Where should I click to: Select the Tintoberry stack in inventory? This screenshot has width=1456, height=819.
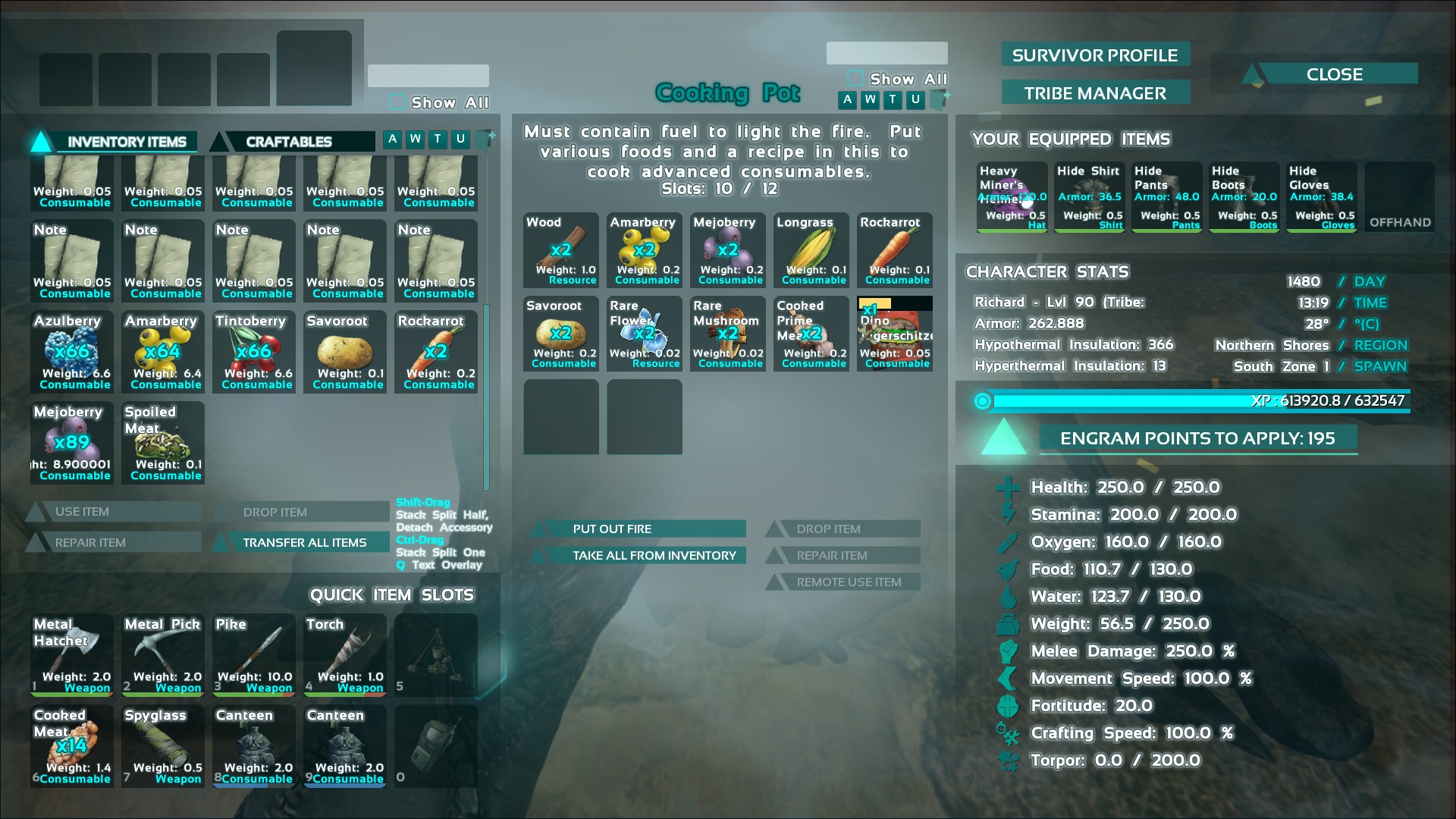254,352
